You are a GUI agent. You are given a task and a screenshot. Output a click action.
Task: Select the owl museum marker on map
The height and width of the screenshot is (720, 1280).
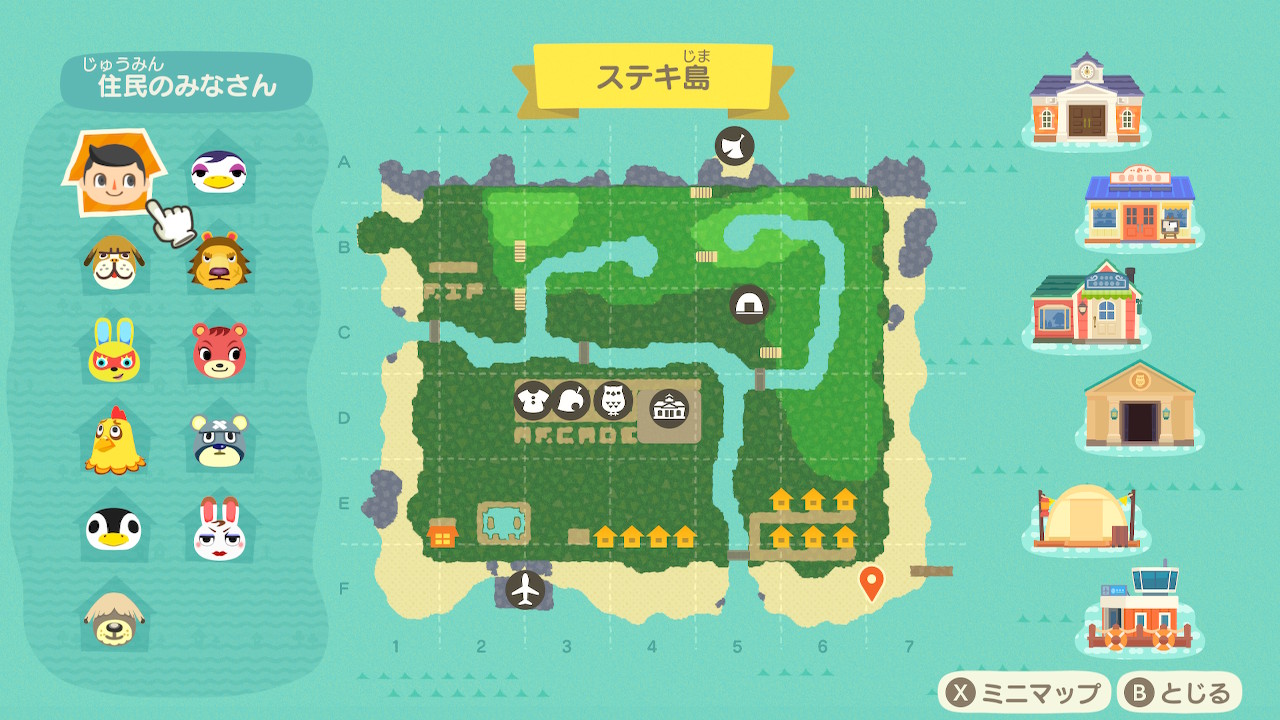tap(612, 401)
